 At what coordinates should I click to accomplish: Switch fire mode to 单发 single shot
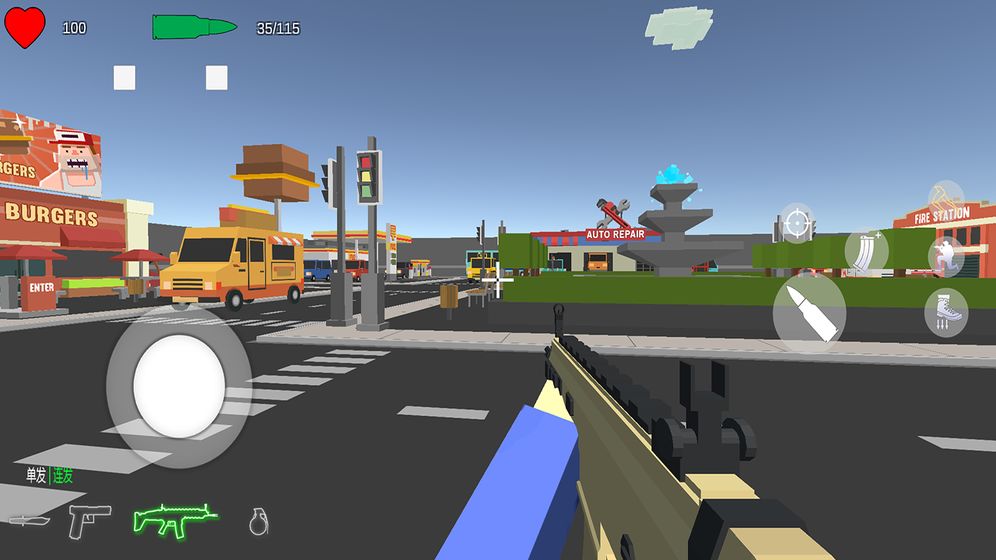[37, 475]
